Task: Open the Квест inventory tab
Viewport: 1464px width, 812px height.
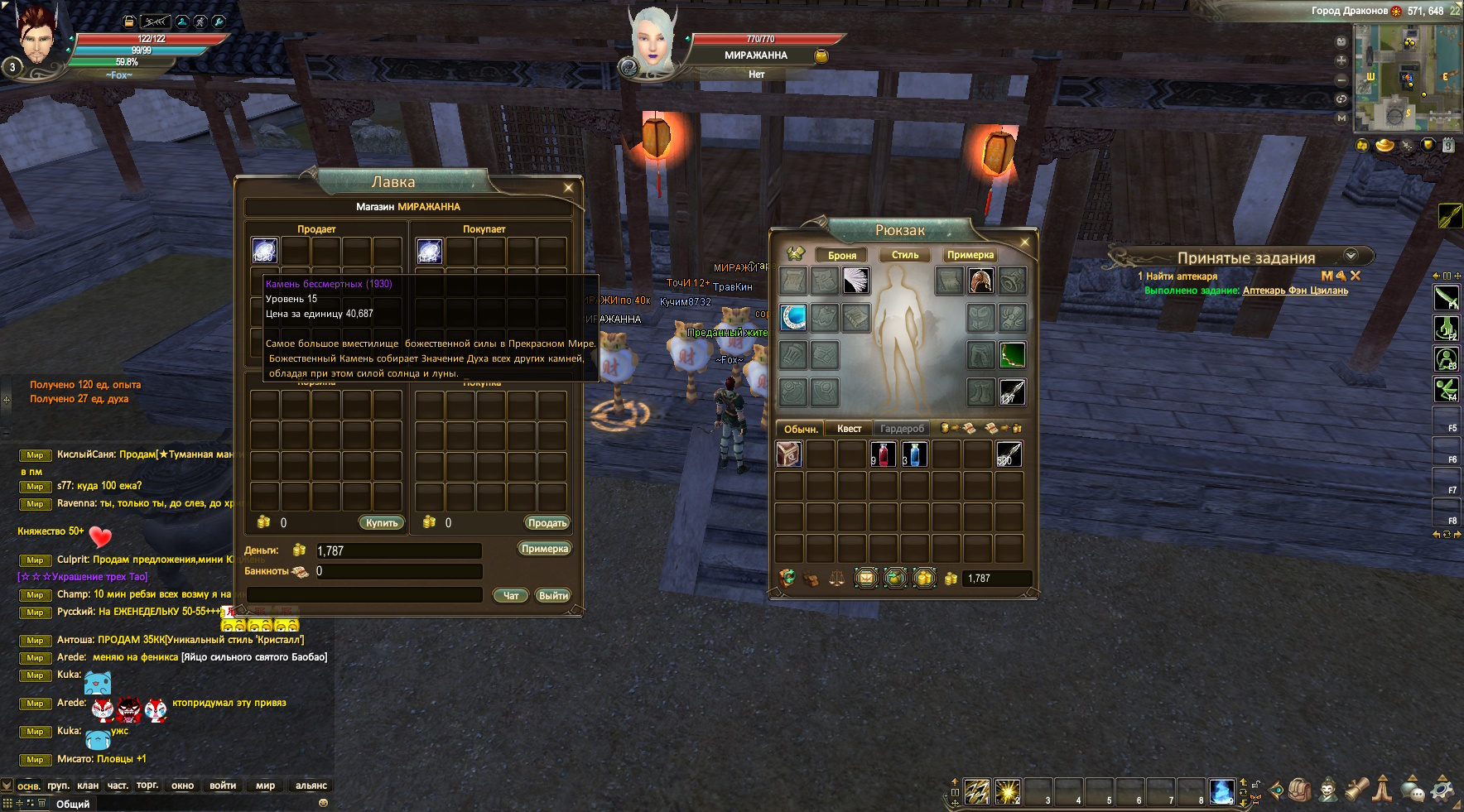Action: tap(849, 429)
